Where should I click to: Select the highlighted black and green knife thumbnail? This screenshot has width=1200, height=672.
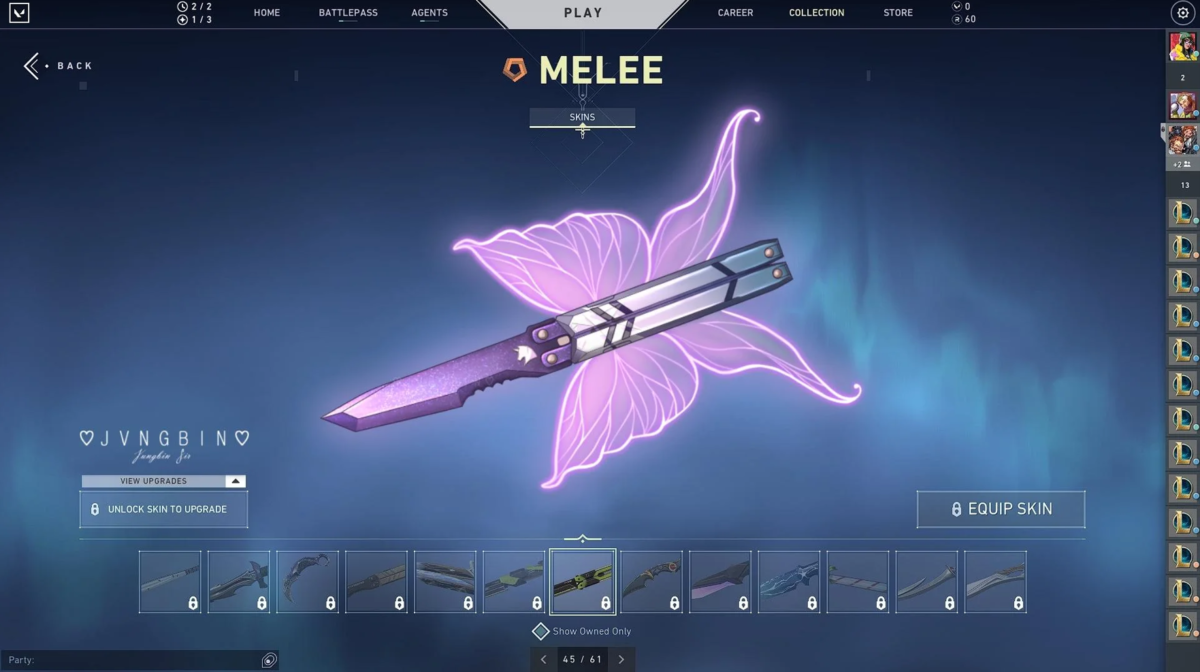coord(583,581)
